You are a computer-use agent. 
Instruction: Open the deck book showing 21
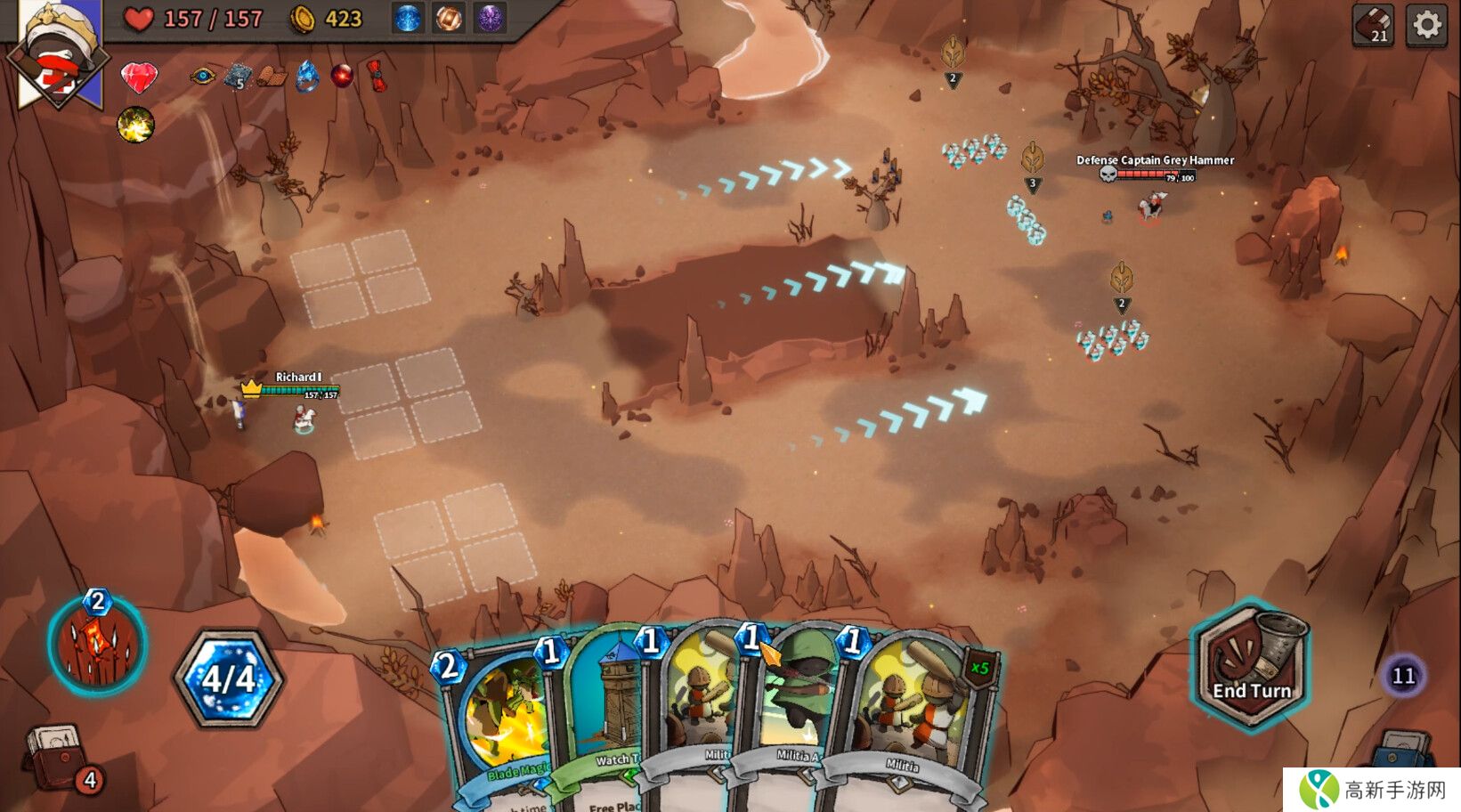pyautogui.click(x=1372, y=25)
